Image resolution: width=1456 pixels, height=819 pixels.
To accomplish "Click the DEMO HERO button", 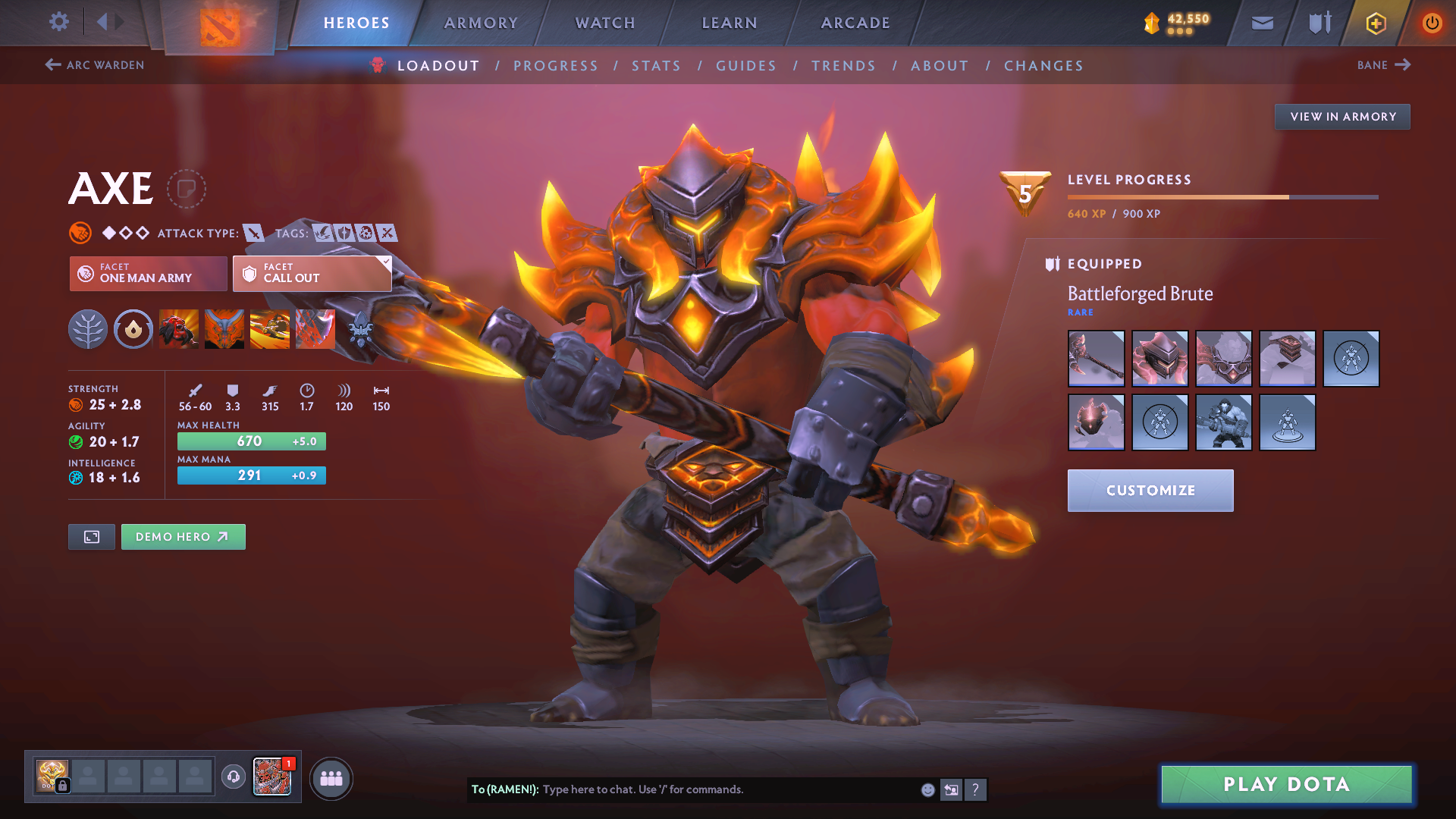I will point(183,536).
